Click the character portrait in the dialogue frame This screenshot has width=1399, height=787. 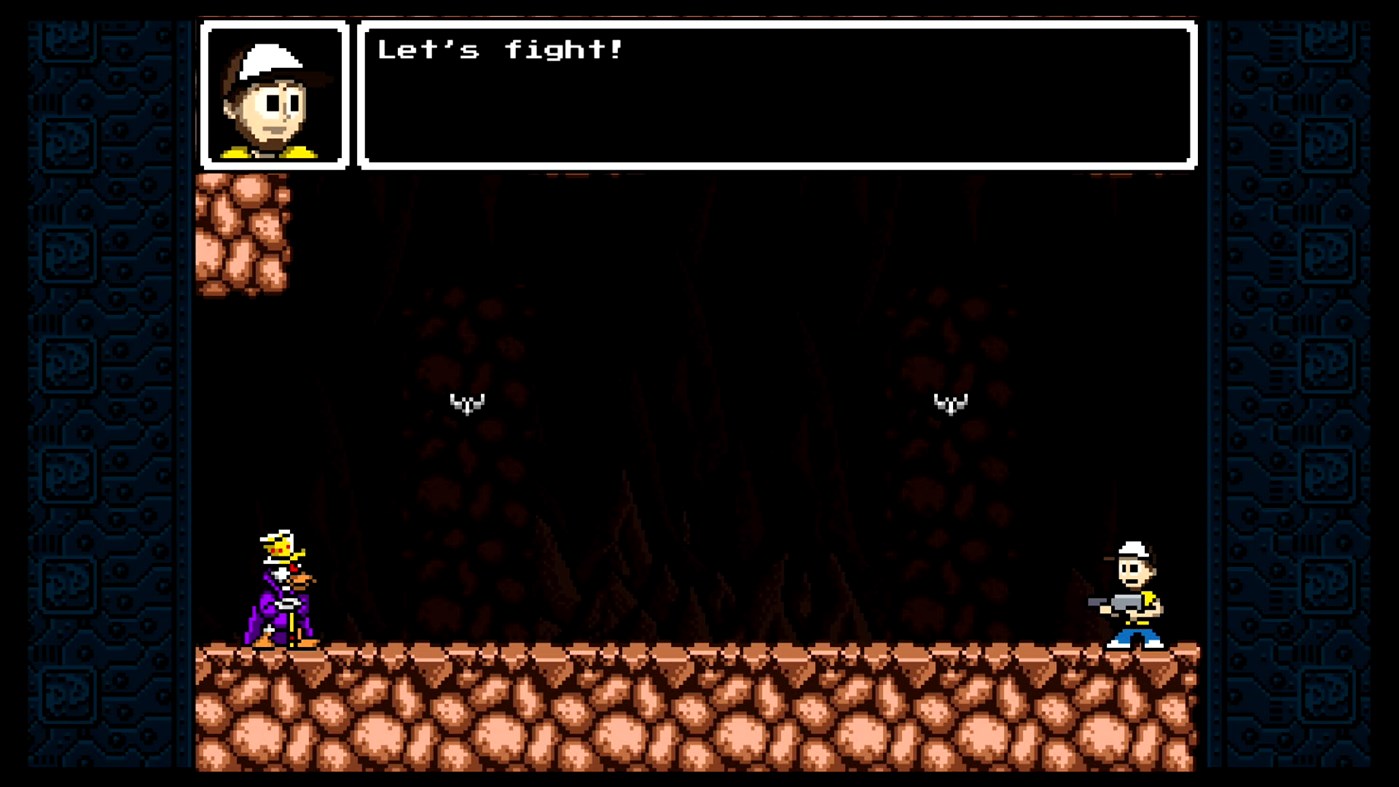tap(276, 93)
